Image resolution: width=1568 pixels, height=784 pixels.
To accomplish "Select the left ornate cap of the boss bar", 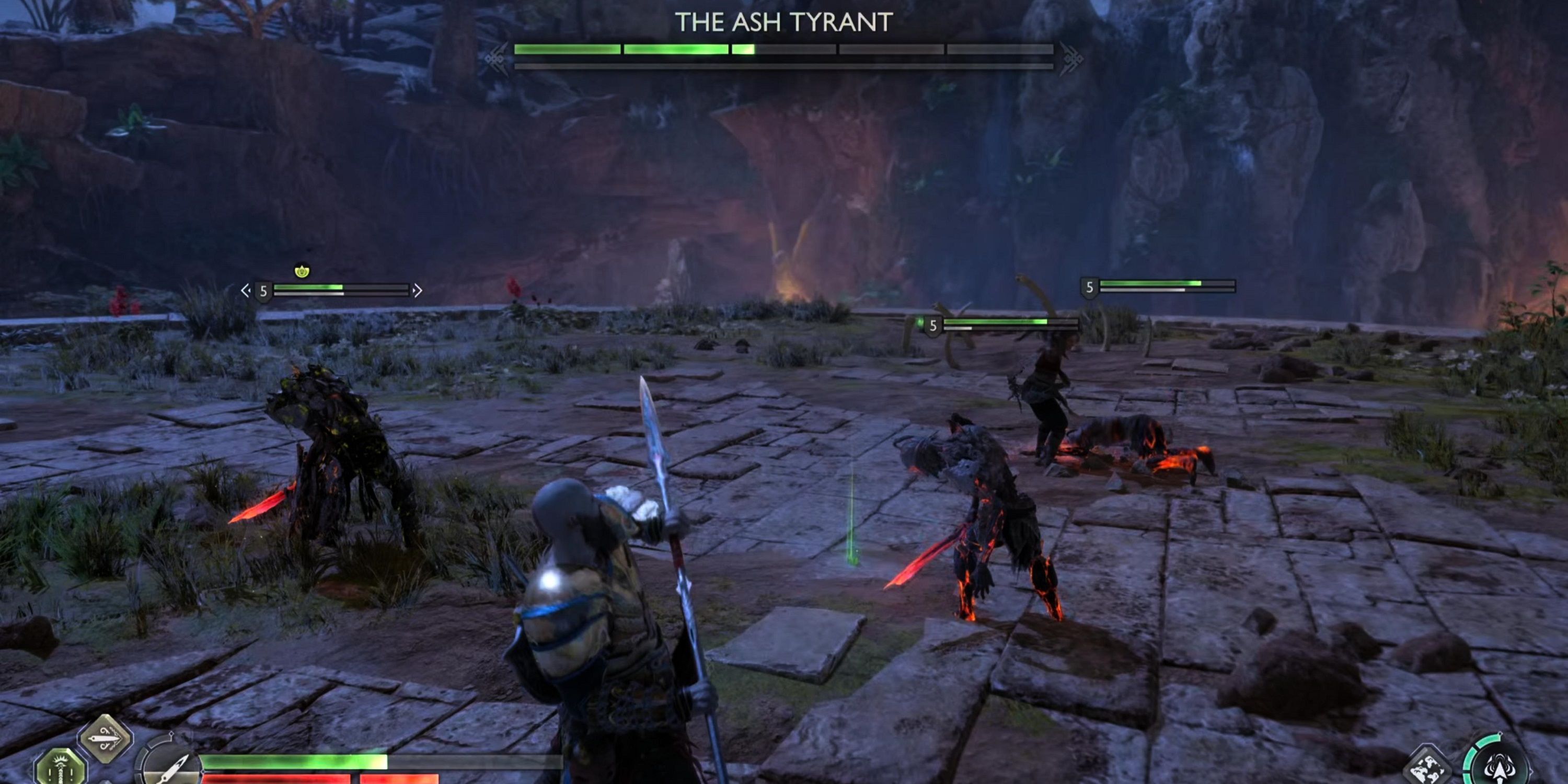I will tap(495, 55).
